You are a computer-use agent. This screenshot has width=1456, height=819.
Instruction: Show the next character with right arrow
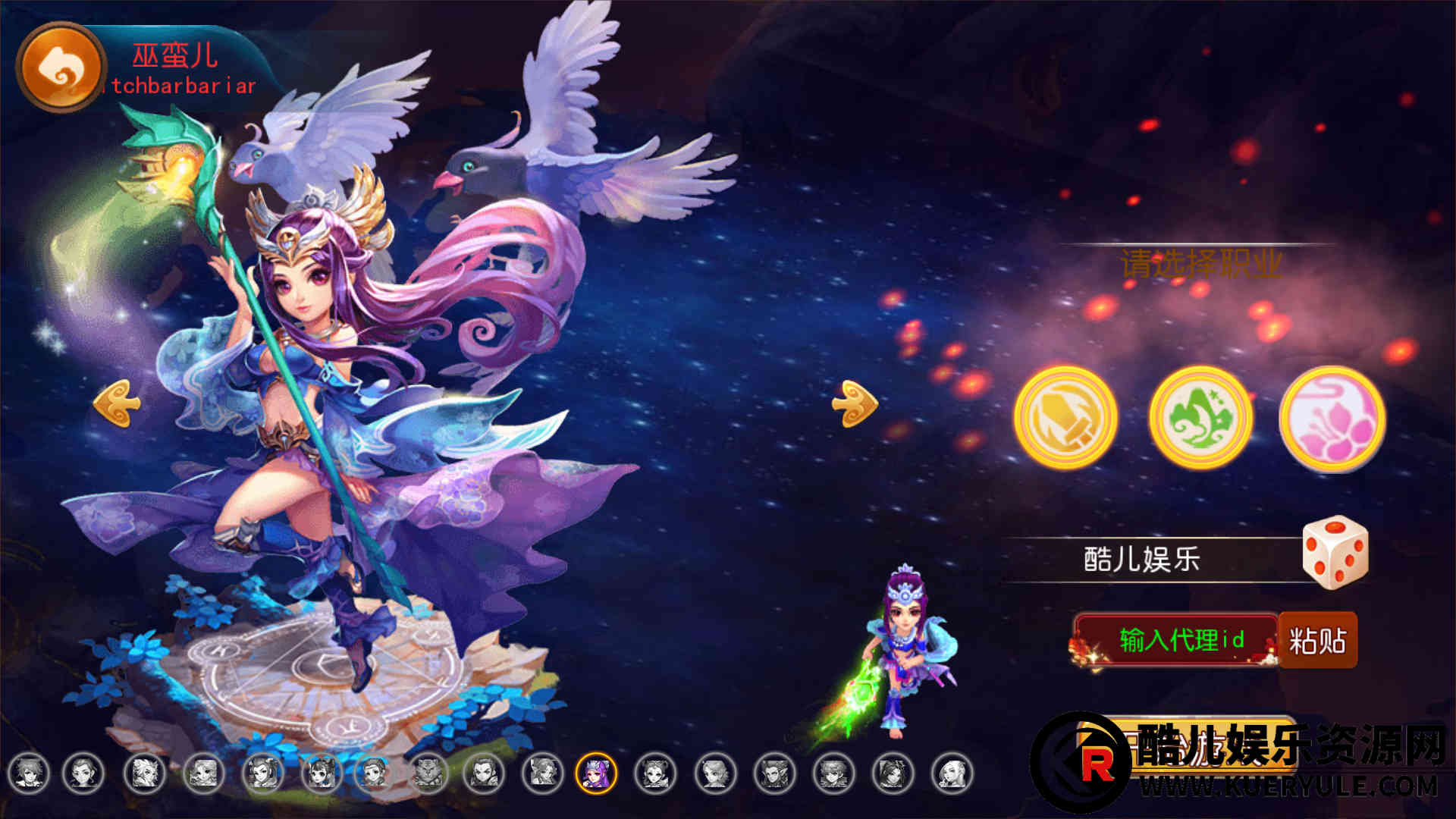pyautogui.click(x=855, y=403)
